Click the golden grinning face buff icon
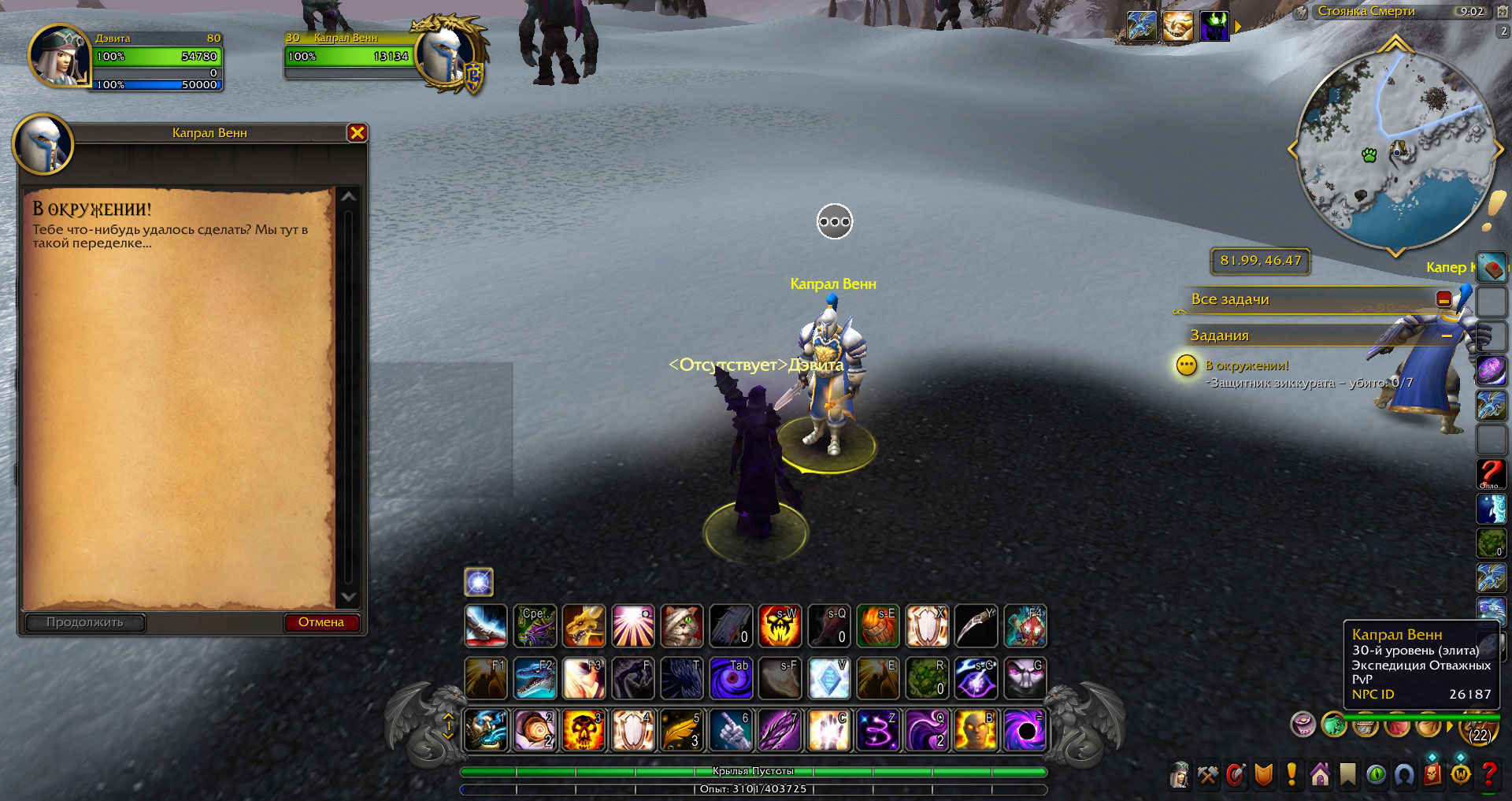Image resolution: width=1512 pixels, height=801 pixels. pyautogui.click(x=1177, y=26)
